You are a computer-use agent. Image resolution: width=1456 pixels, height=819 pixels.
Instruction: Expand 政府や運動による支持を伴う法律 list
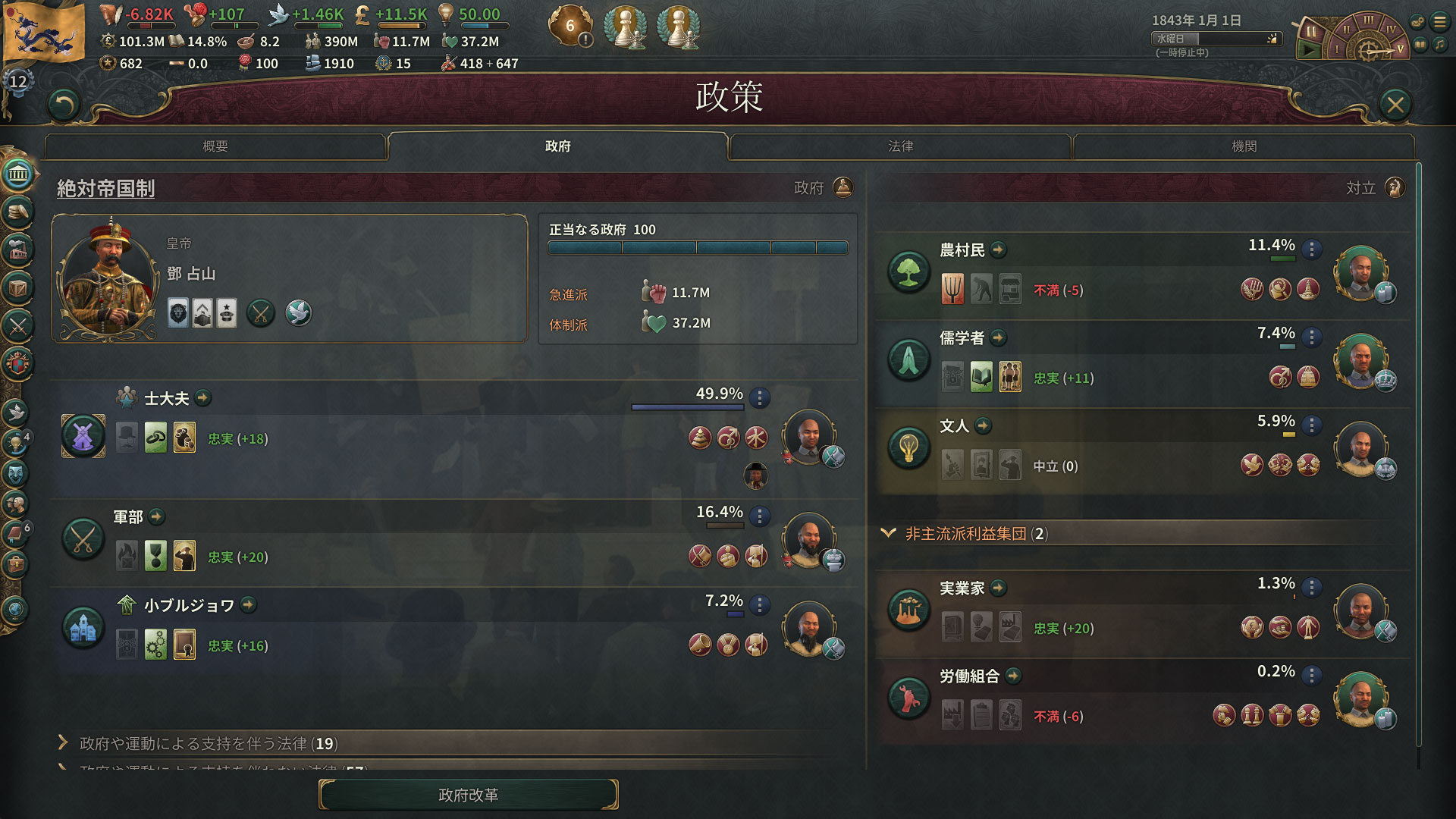point(64,742)
